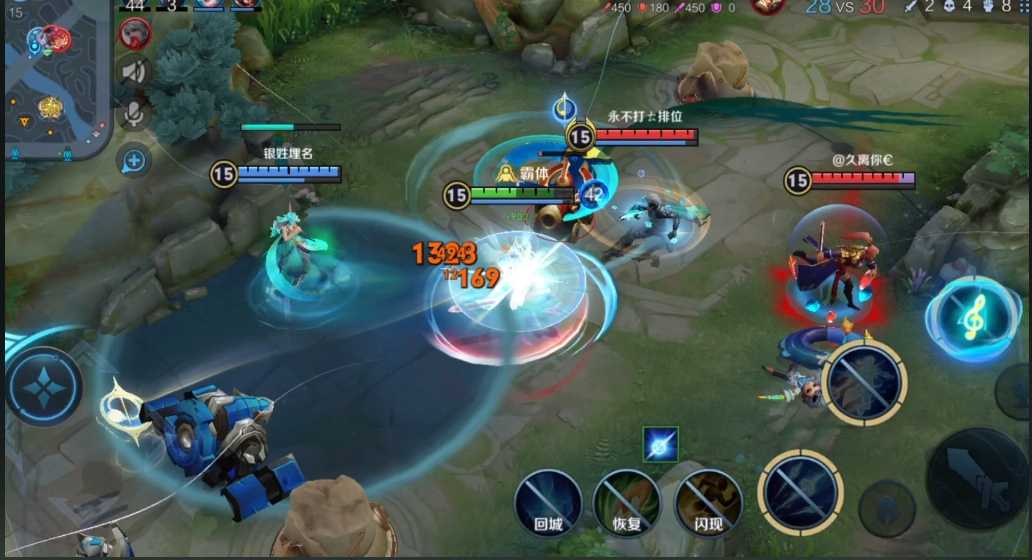Activate the glowing music note ultimate skill

click(x=972, y=318)
